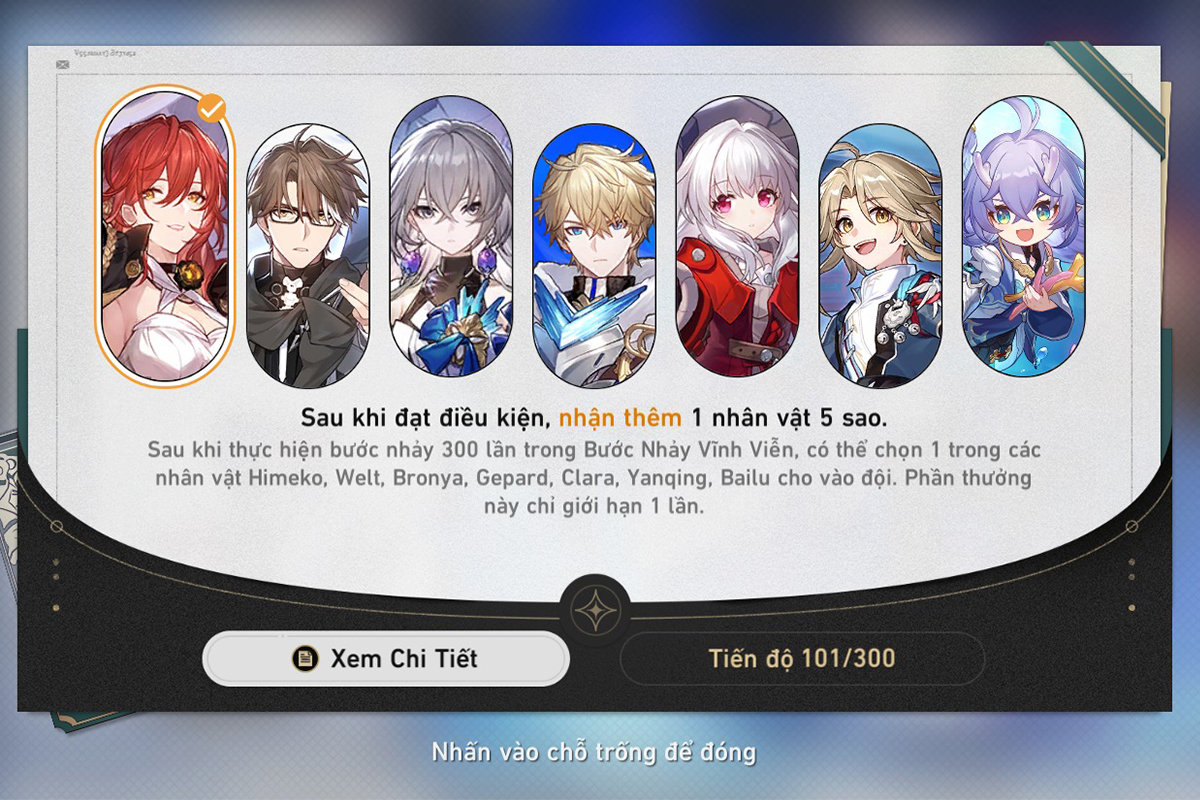Open the Xem Chi Tiết details button
The height and width of the screenshot is (800, 1200).
pyautogui.click(x=386, y=658)
